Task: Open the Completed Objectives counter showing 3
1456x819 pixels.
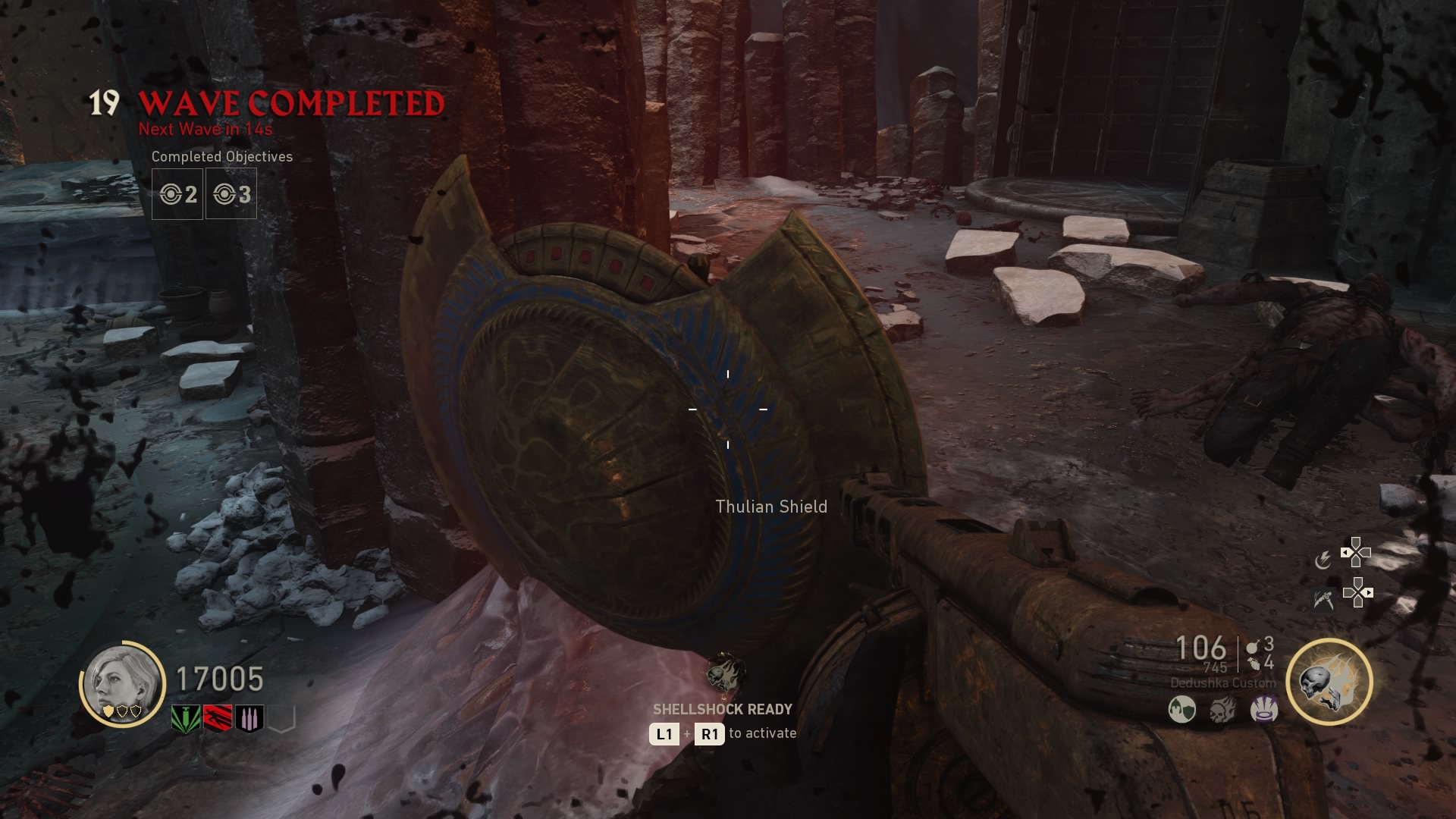Action: click(x=231, y=194)
